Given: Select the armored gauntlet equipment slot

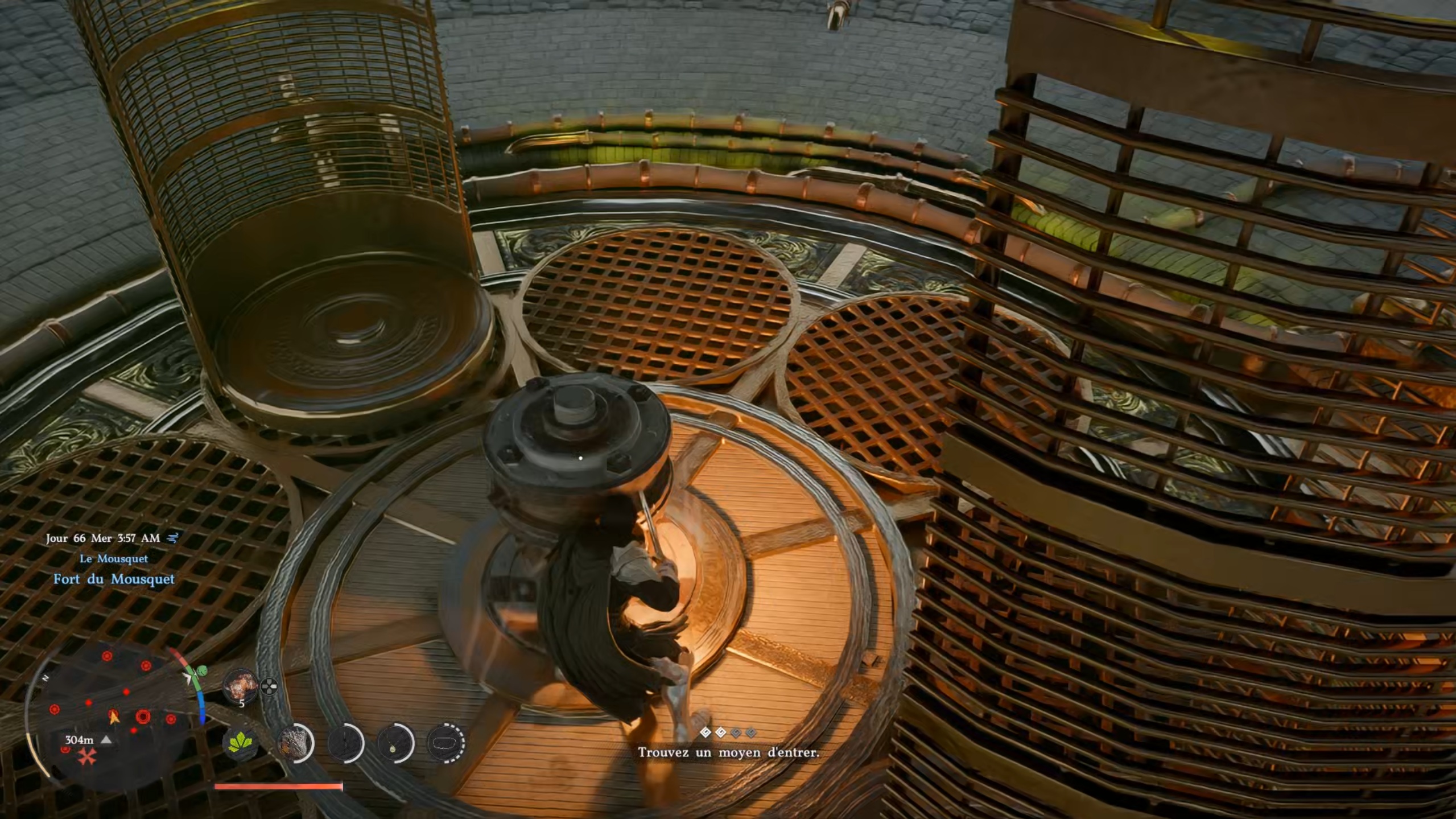Looking at the screenshot, I should [x=295, y=743].
